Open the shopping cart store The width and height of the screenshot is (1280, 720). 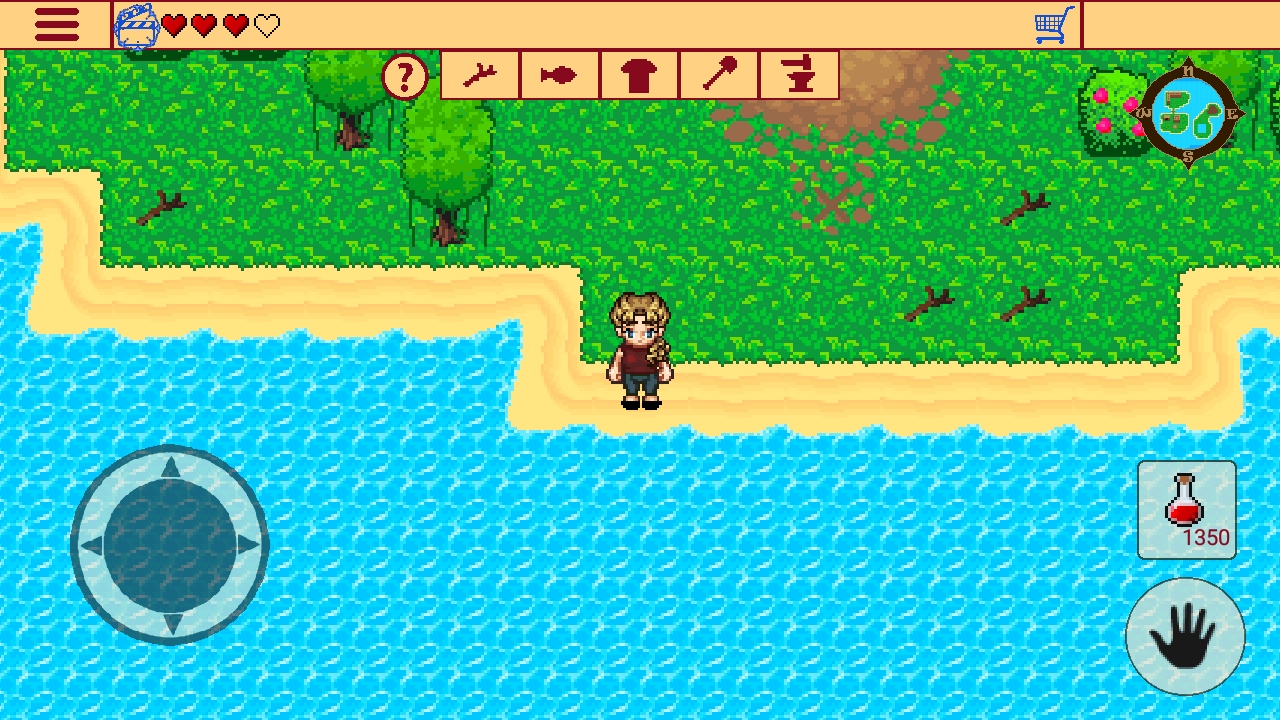pos(1054,25)
